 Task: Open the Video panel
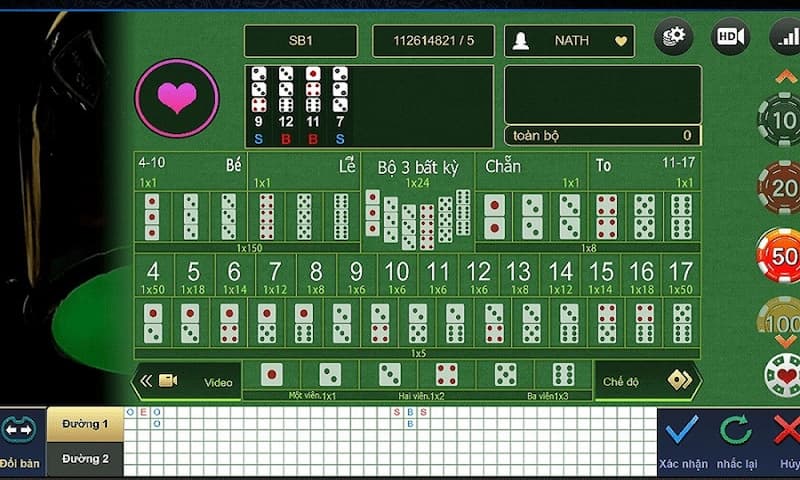pyautogui.click(x=190, y=381)
